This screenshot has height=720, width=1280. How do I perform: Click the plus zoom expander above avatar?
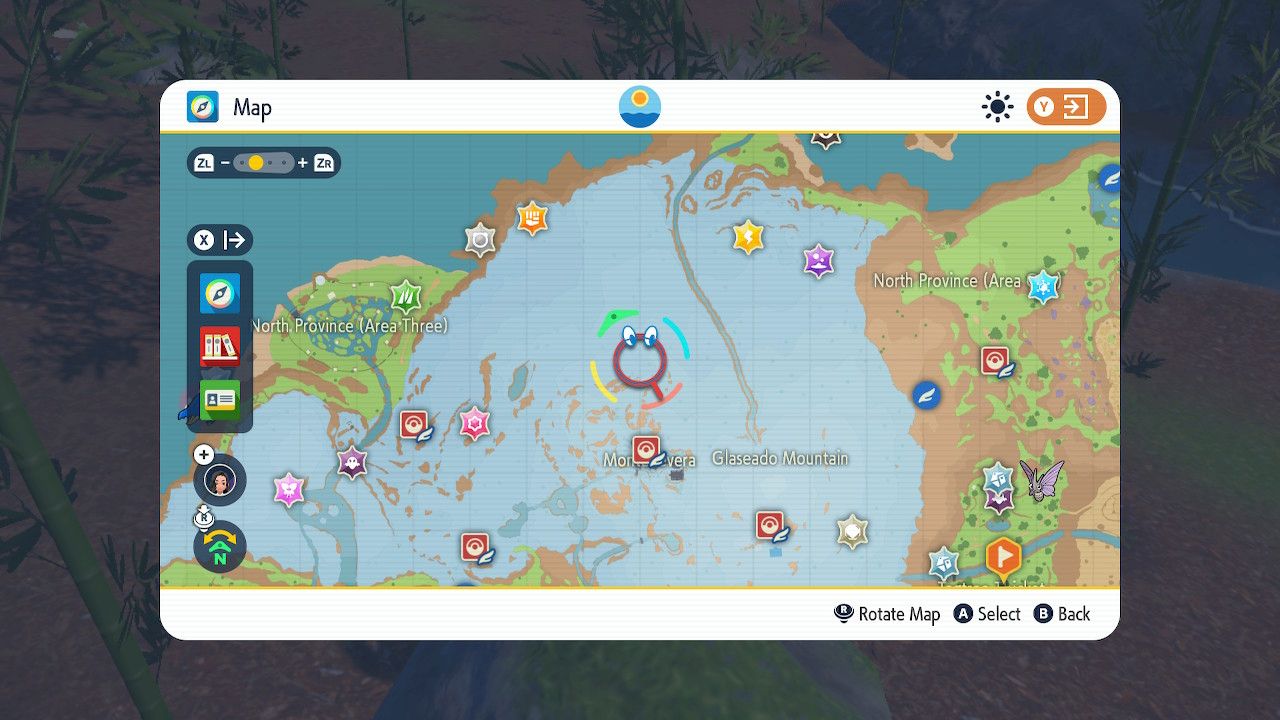click(x=204, y=454)
